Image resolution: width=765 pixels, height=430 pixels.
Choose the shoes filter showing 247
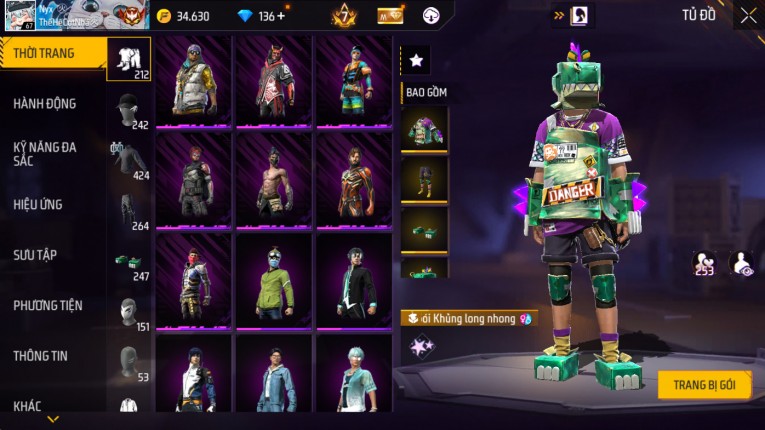[129, 261]
